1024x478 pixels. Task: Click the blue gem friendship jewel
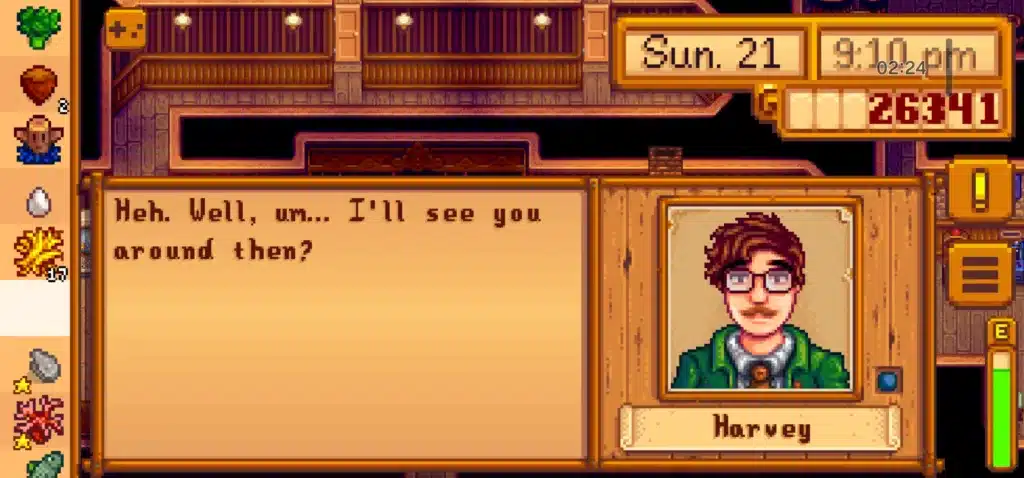pyautogui.click(x=888, y=381)
